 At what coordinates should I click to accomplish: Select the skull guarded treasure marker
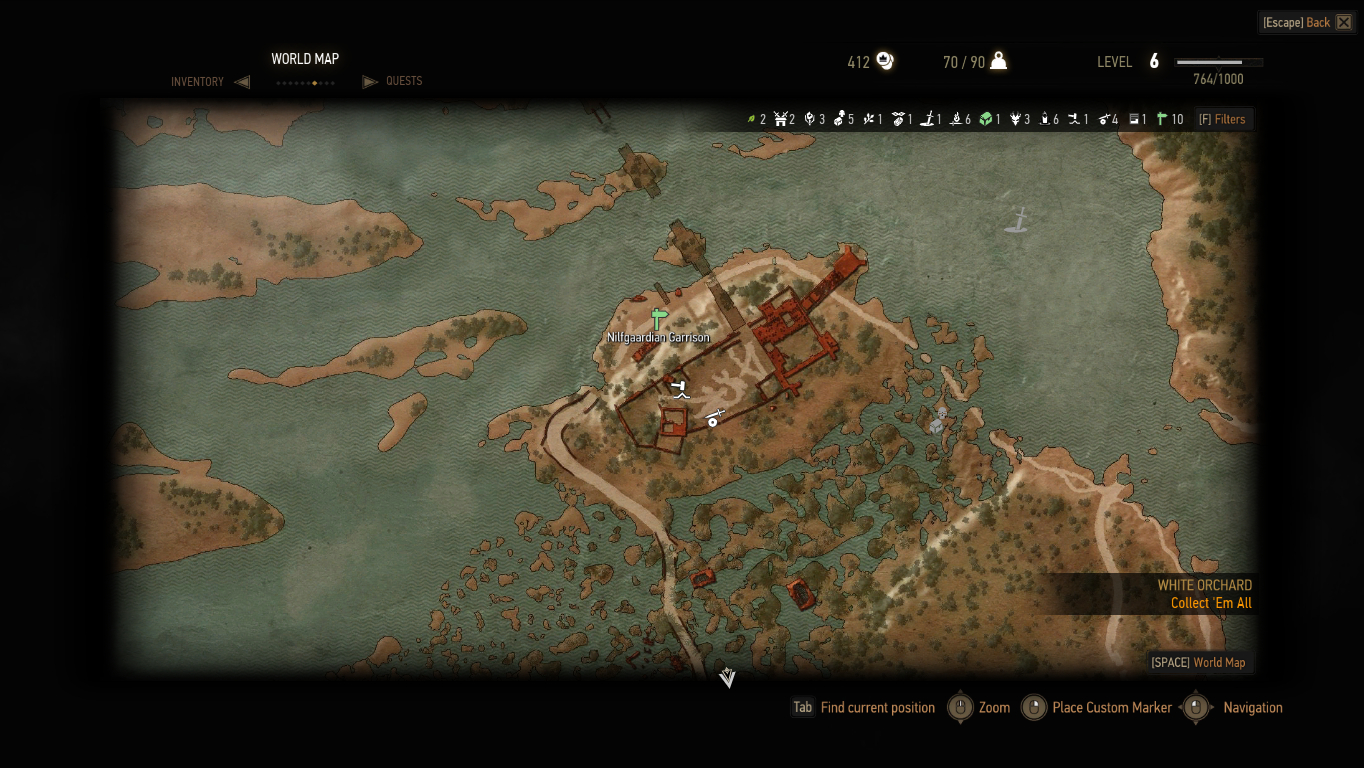pos(939,419)
